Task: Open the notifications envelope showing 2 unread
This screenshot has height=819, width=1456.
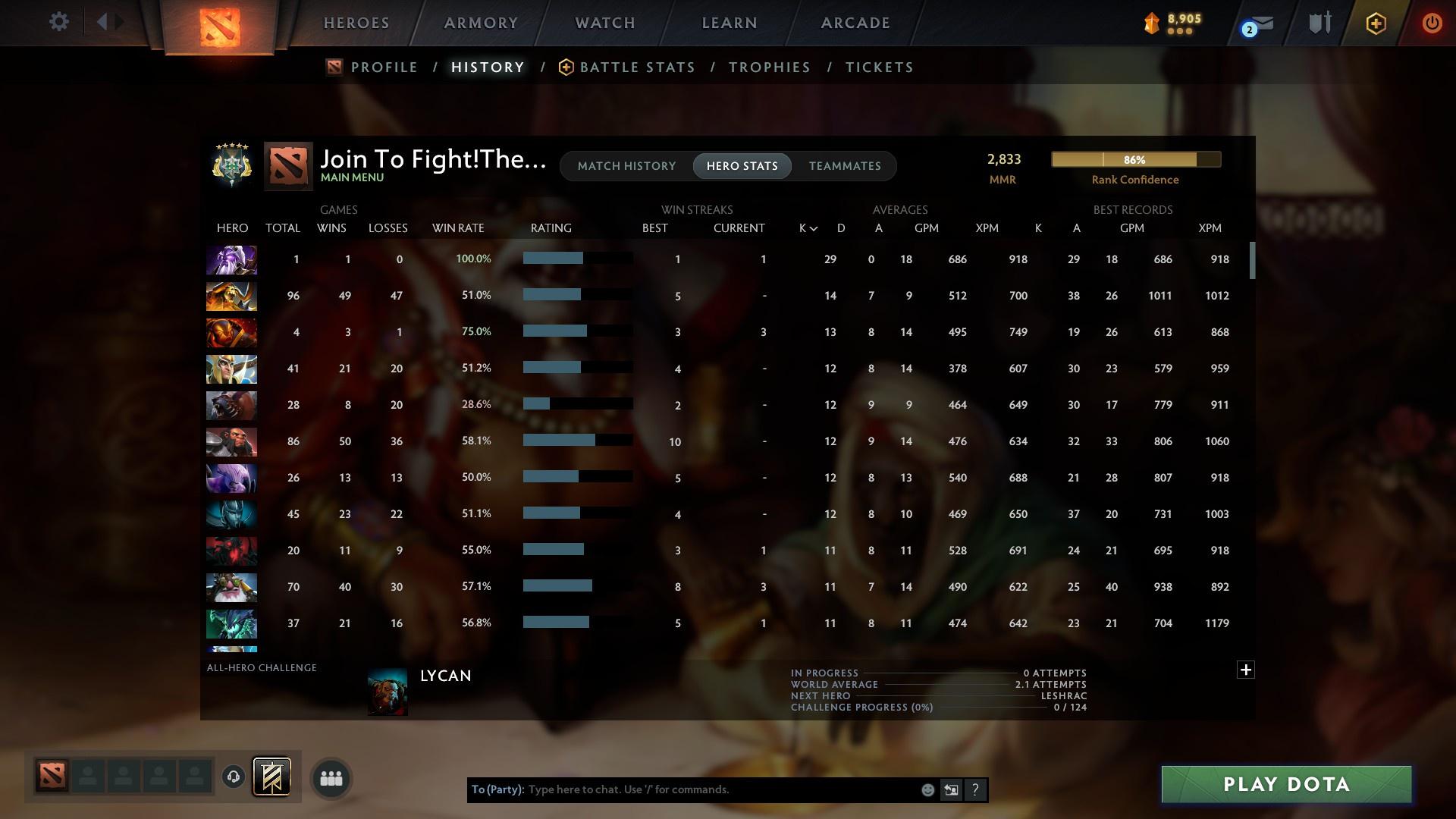Action: [x=1259, y=23]
